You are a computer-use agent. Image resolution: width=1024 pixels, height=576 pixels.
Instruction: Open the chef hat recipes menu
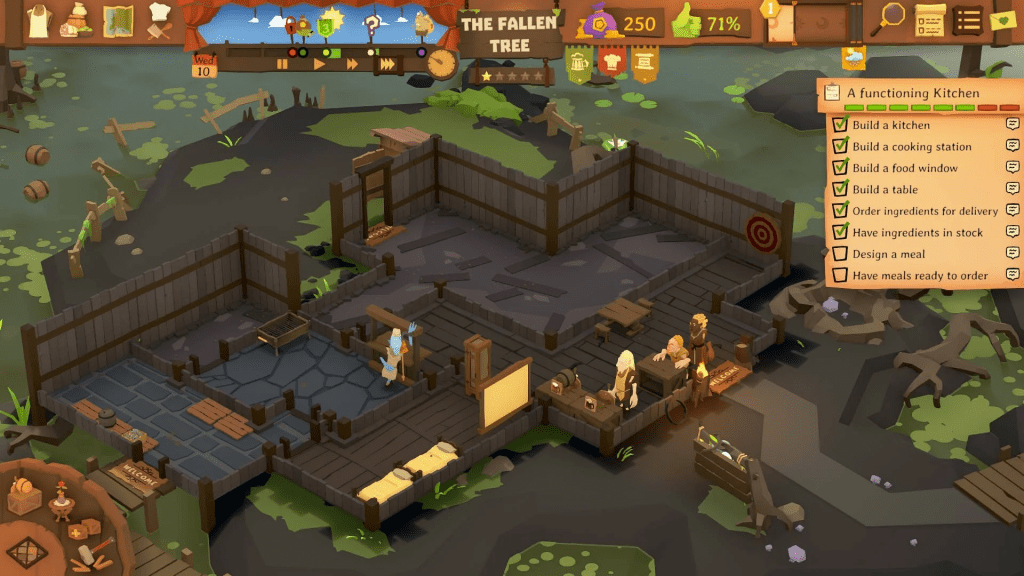tap(159, 19)
